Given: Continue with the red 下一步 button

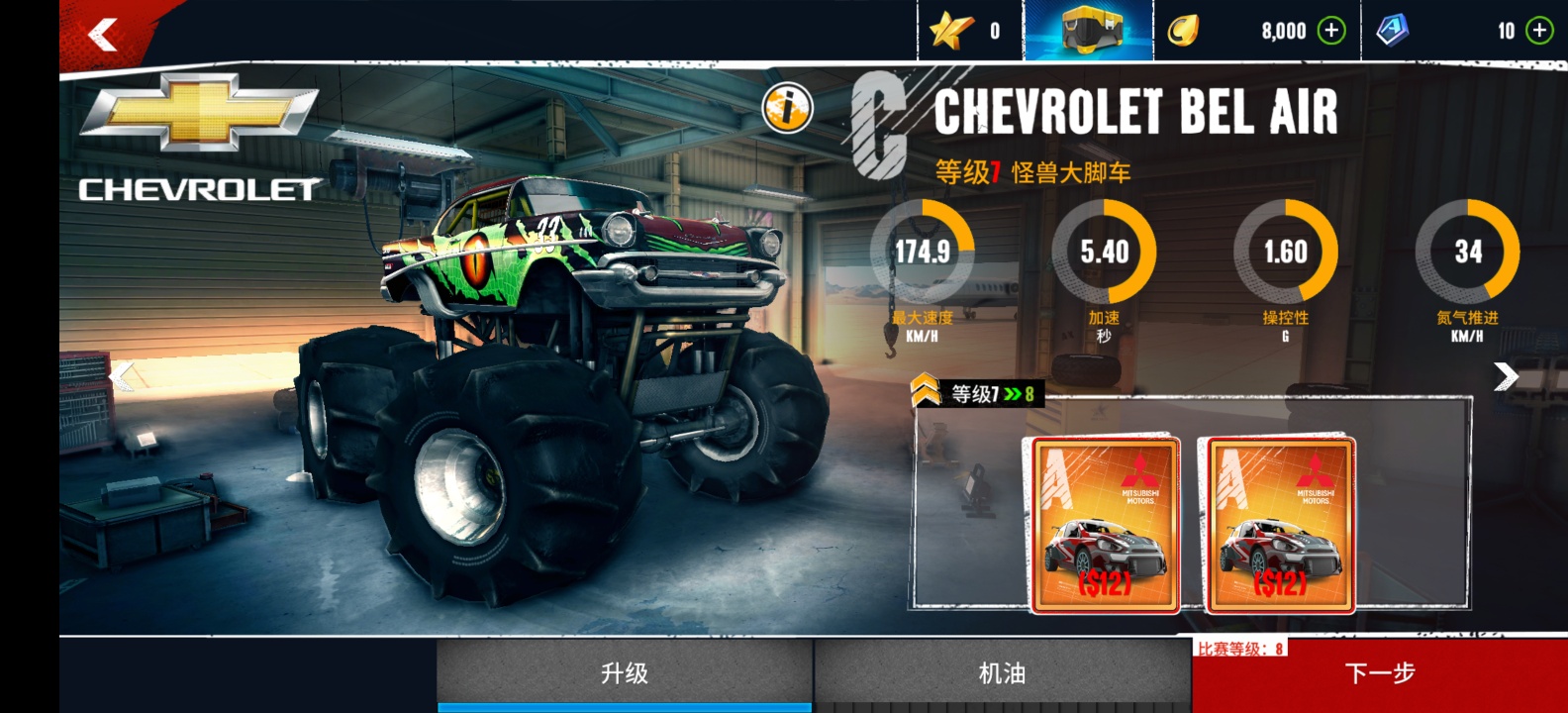Looking at the screenshot, I should pyautogui.click(x=1380, y=674).
